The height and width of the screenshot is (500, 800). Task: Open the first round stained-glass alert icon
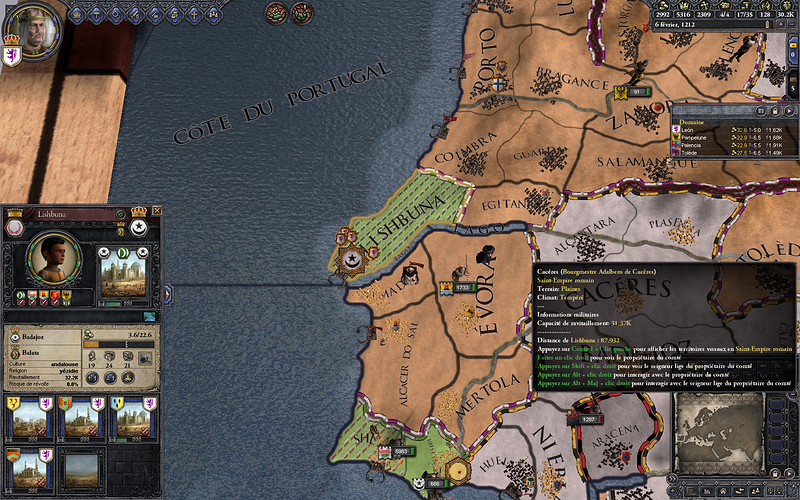(276, 12)
